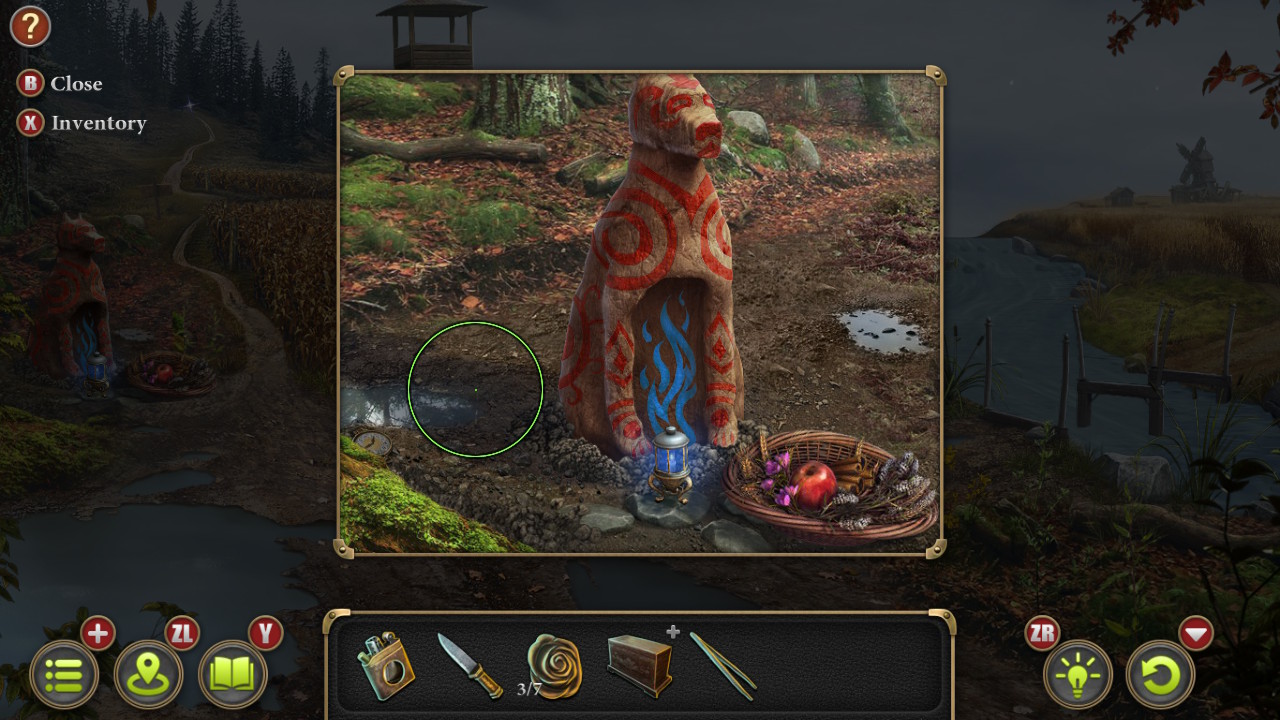Open the journal book icon
This screenshot has height=720, width=1280.
coord(231,675)
